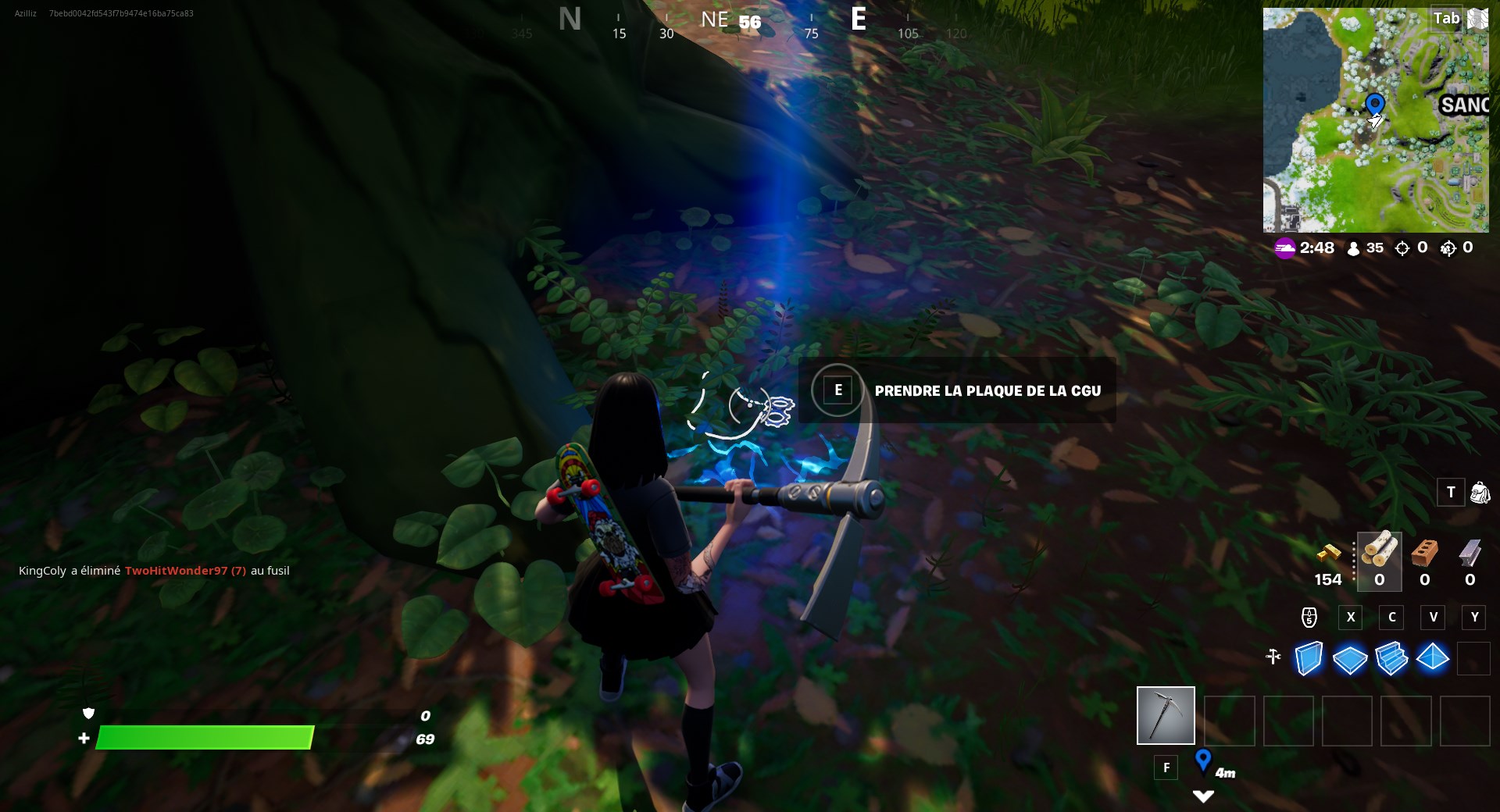1500x812 pixels.
Task: Open the full map via Tab indicator
Action: [x=1446, y=18]
